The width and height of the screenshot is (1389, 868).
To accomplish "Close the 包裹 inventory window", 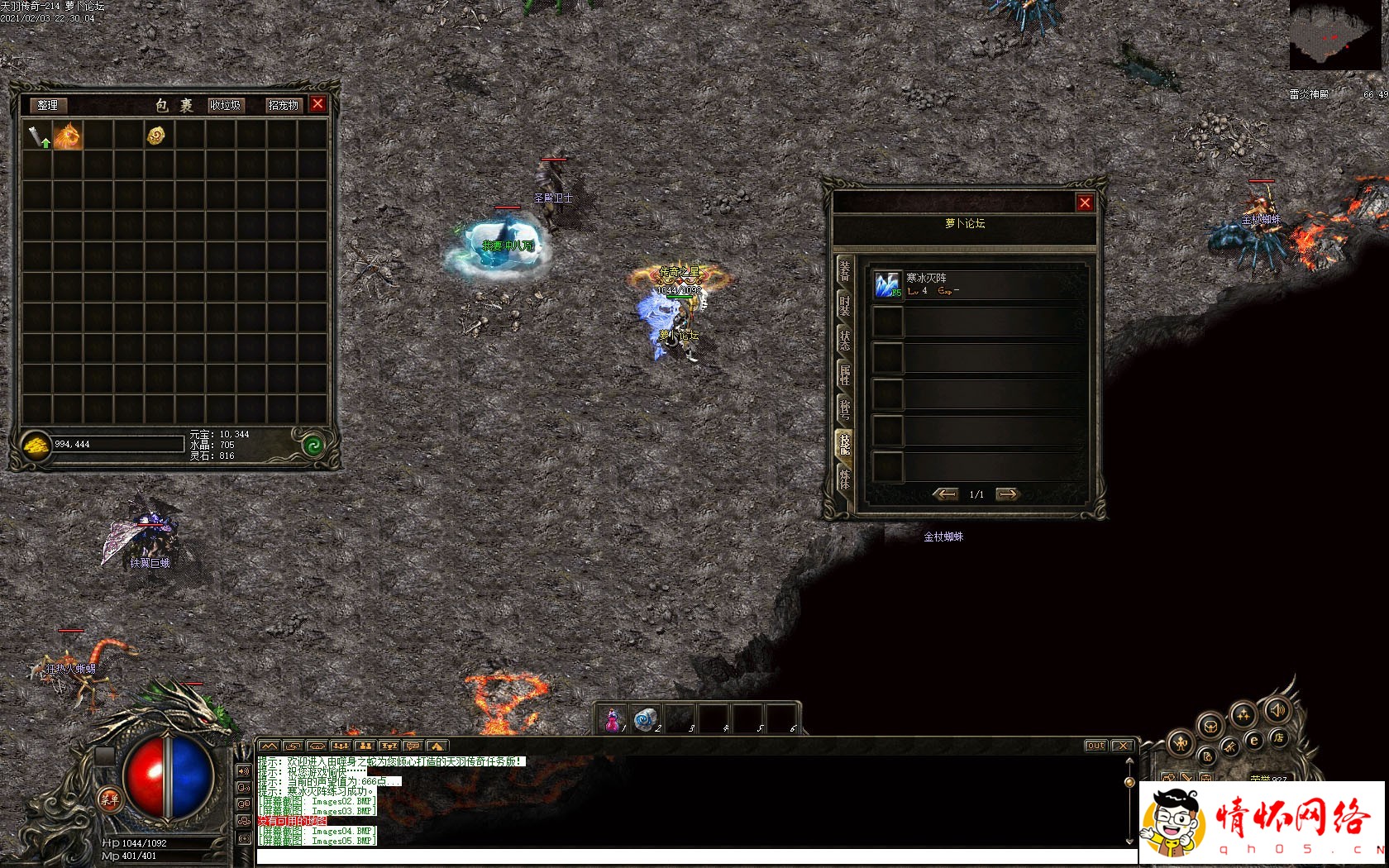I will 317,104.
